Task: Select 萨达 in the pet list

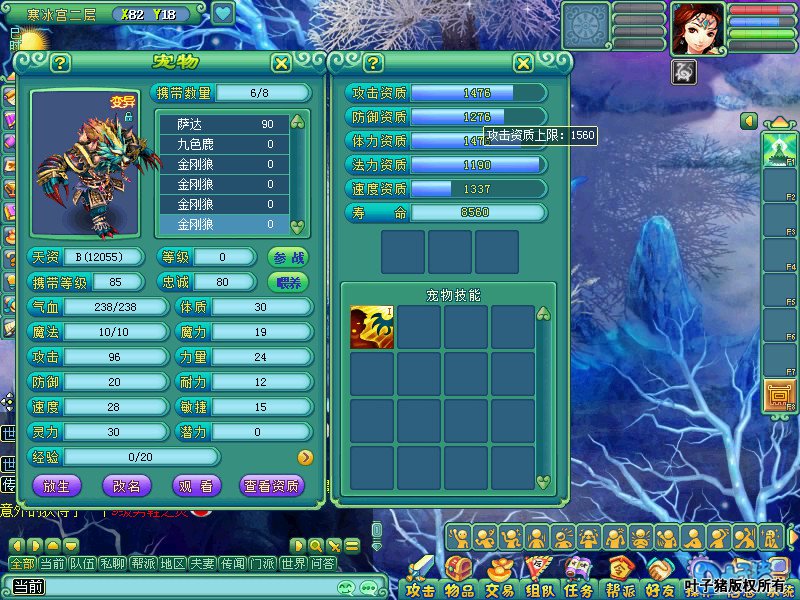Action: (224, 124)
